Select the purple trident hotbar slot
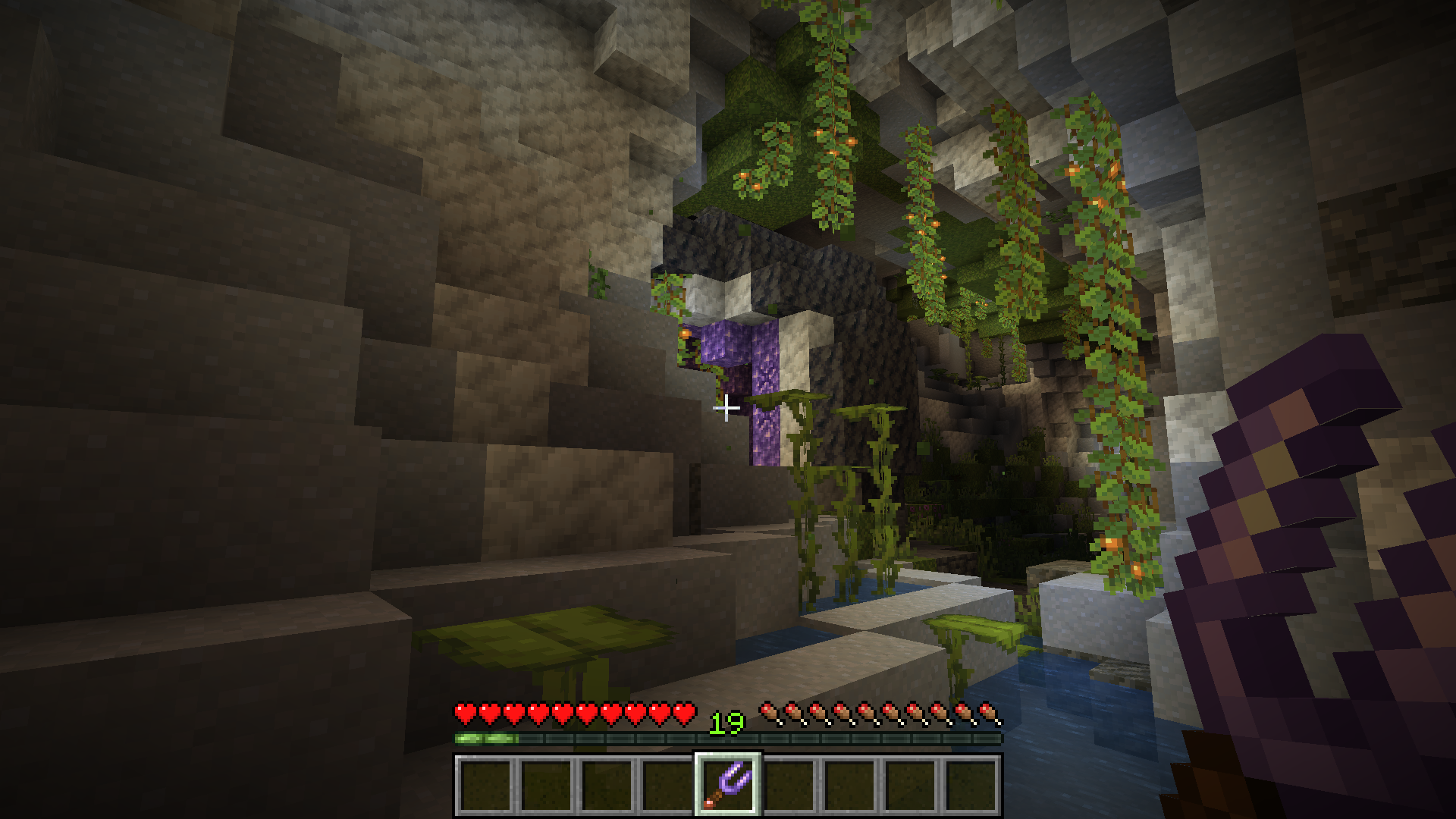Viewport: 1456px width, 819px height. pyautogui.click(x=727, y=784)
